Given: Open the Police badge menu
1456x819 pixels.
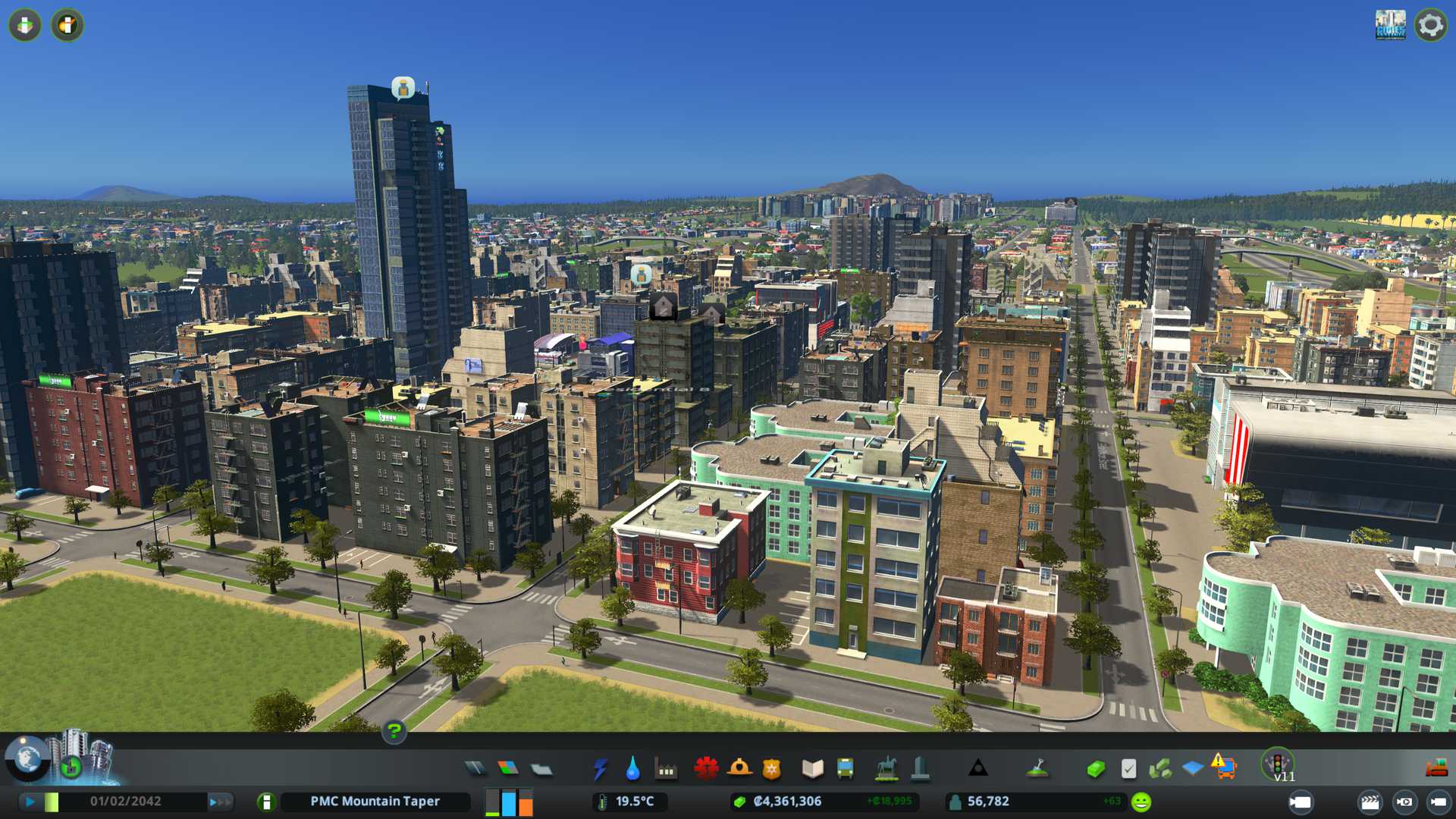Looking at the screenshot, I should (x=772, y=769).
